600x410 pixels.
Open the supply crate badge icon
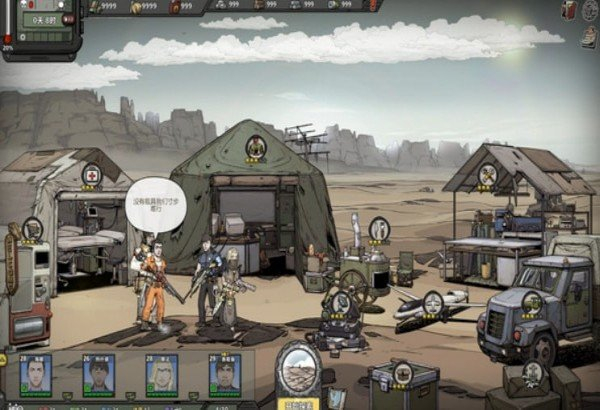coord(402,375)
